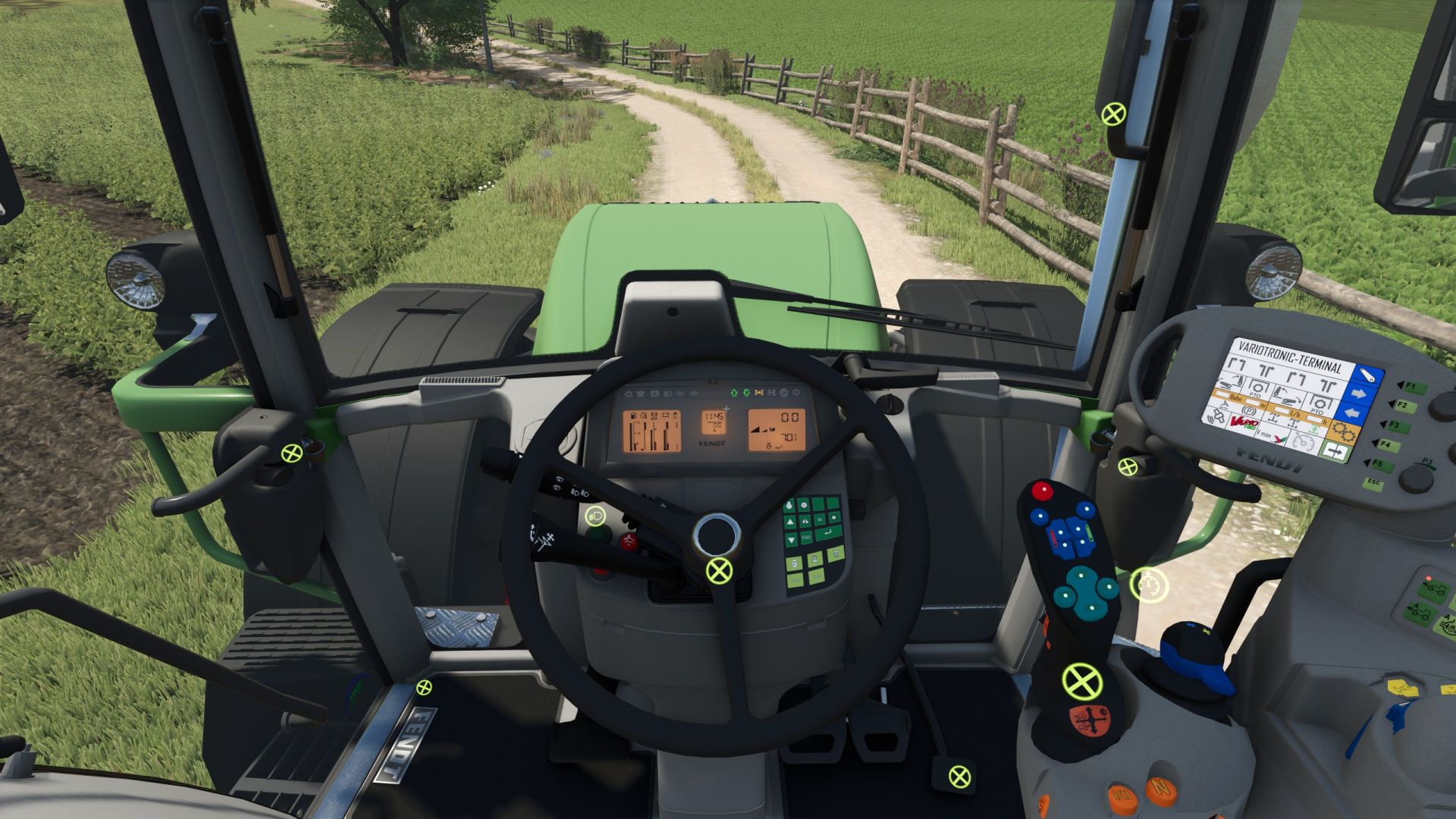
Task: Click the orange hydraulic cross diagram on the joystick base
Action: [x=1090, y=720]
